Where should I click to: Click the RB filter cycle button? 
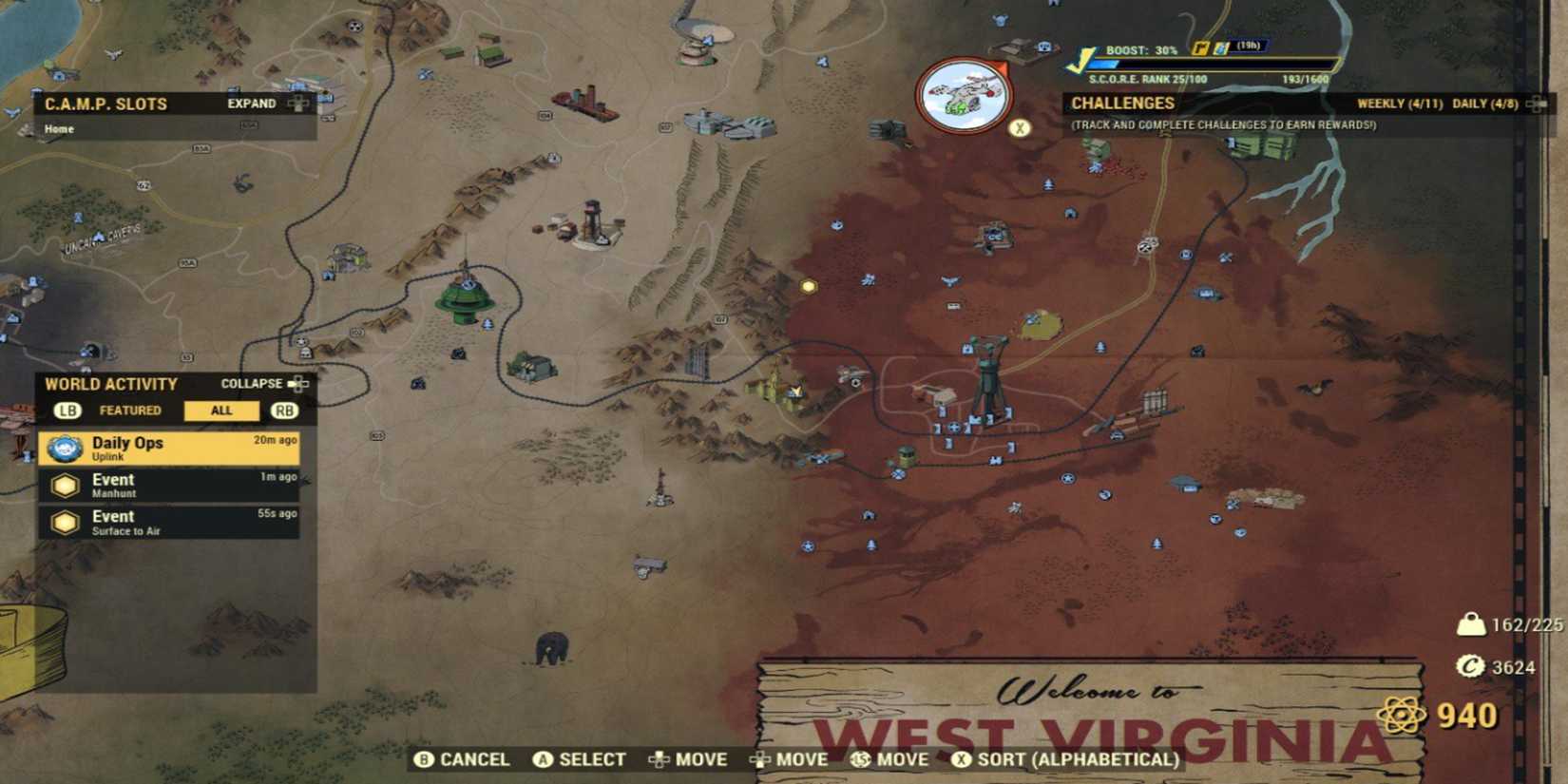click(284, 411)
